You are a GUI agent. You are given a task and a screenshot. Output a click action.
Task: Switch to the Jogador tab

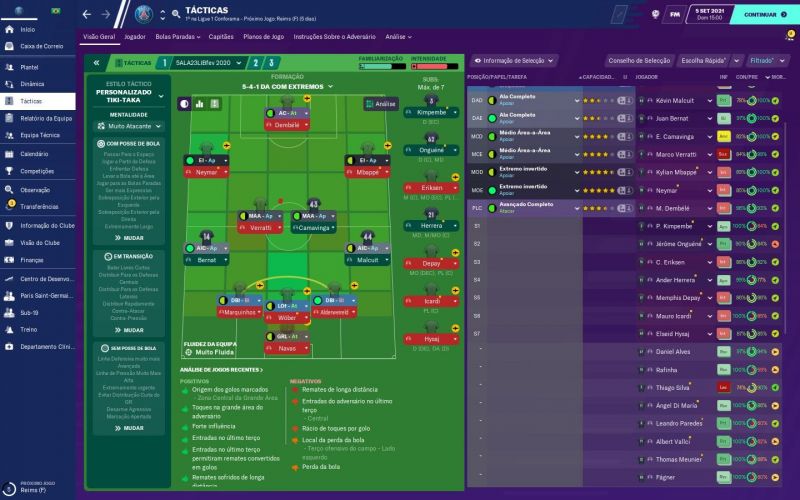coord(135,36)
